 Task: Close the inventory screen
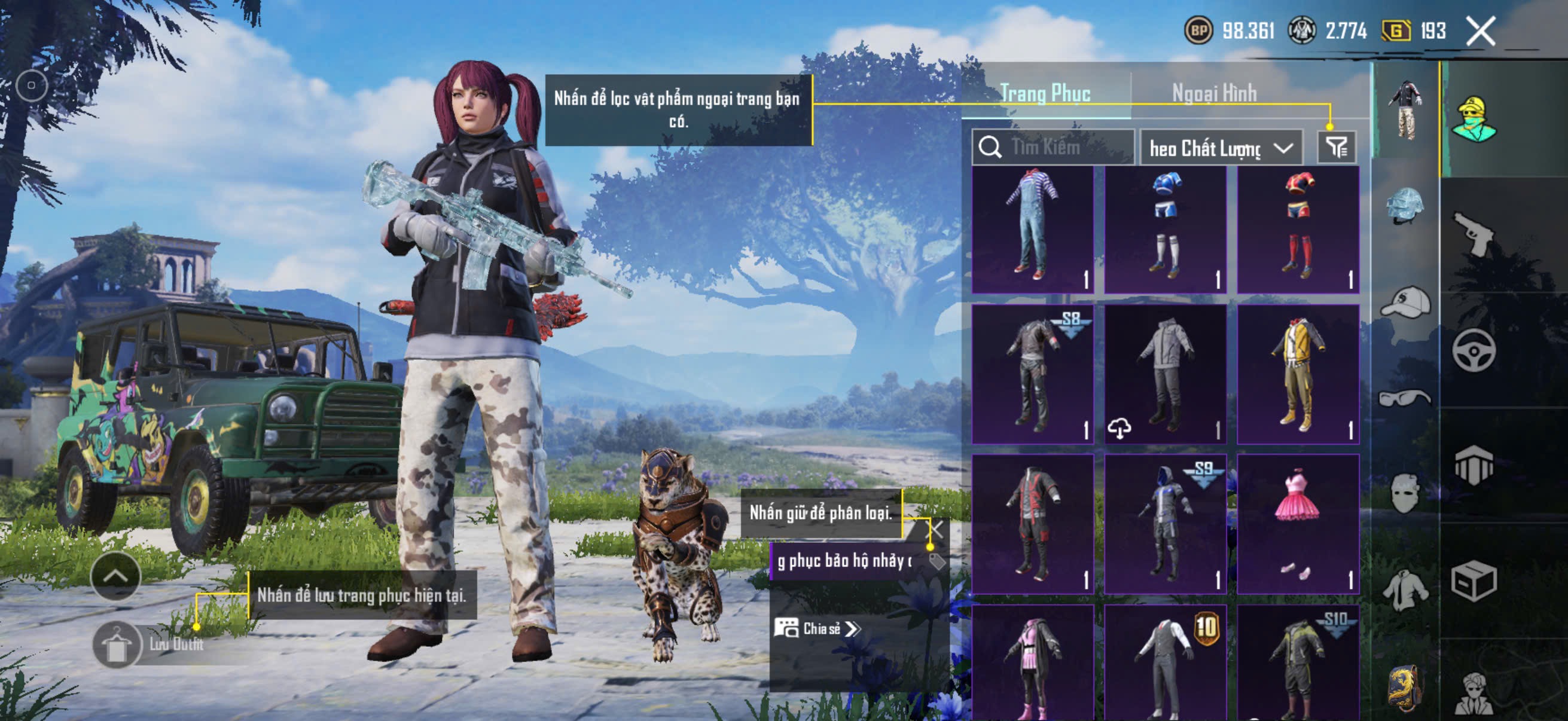point(1479,31)
